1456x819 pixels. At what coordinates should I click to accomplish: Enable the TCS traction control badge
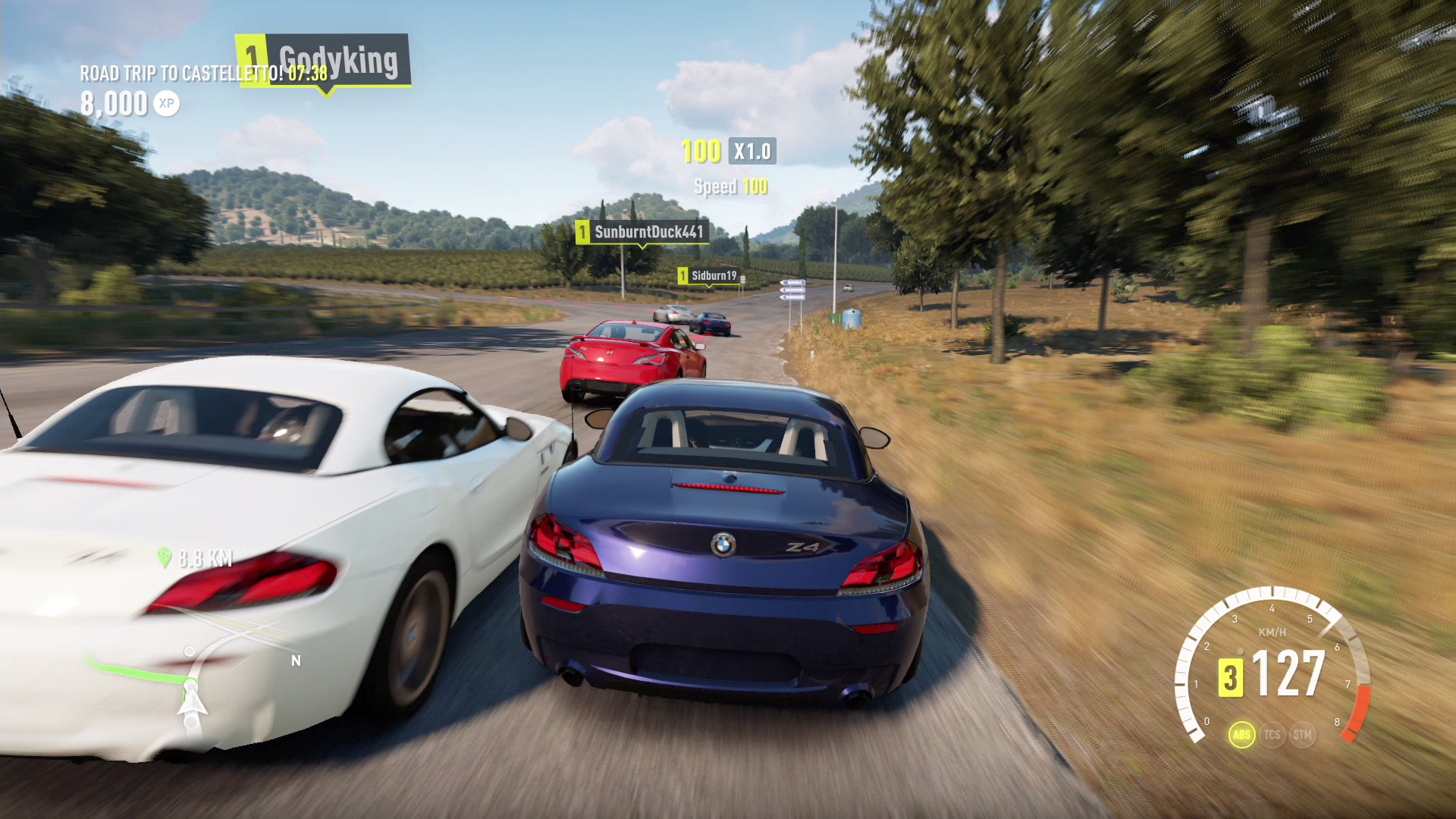click(1272, 734)
